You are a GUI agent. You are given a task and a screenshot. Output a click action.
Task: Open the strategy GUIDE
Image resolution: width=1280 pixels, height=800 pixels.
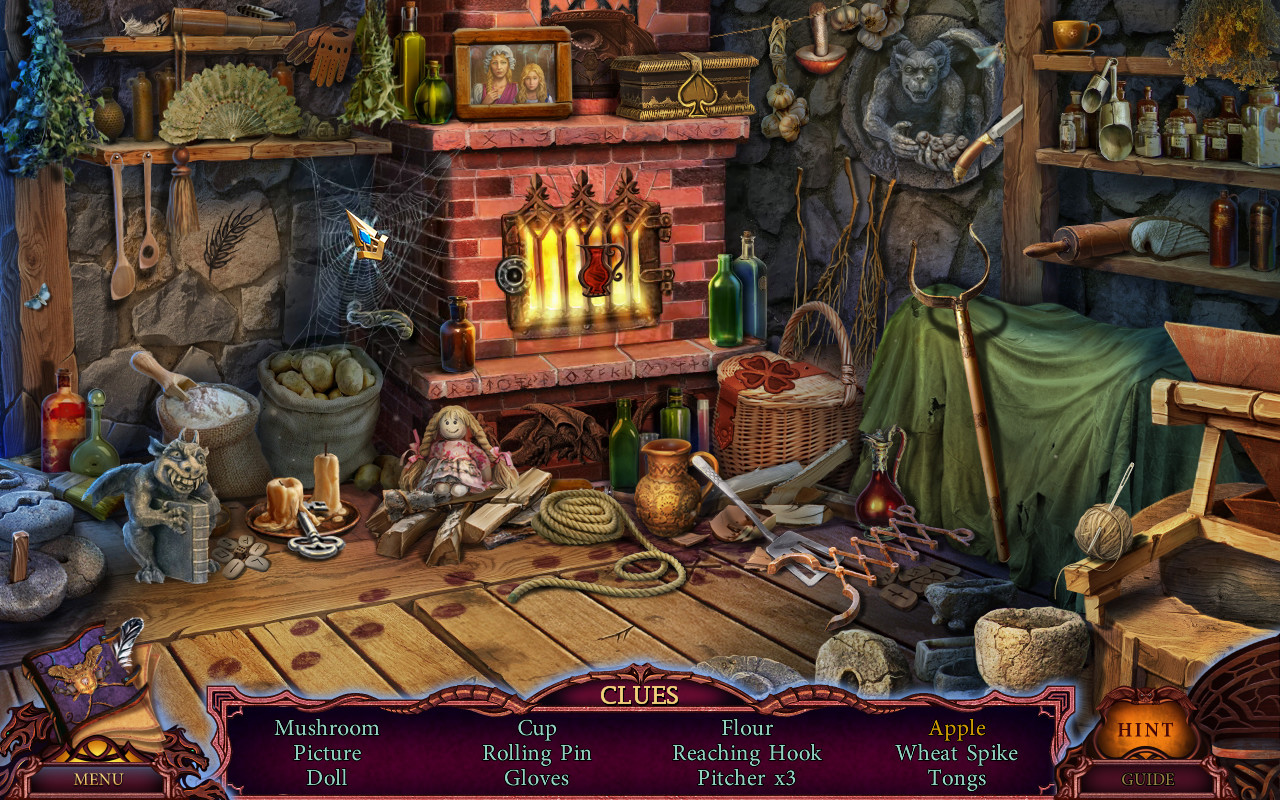click(1148, 778)
